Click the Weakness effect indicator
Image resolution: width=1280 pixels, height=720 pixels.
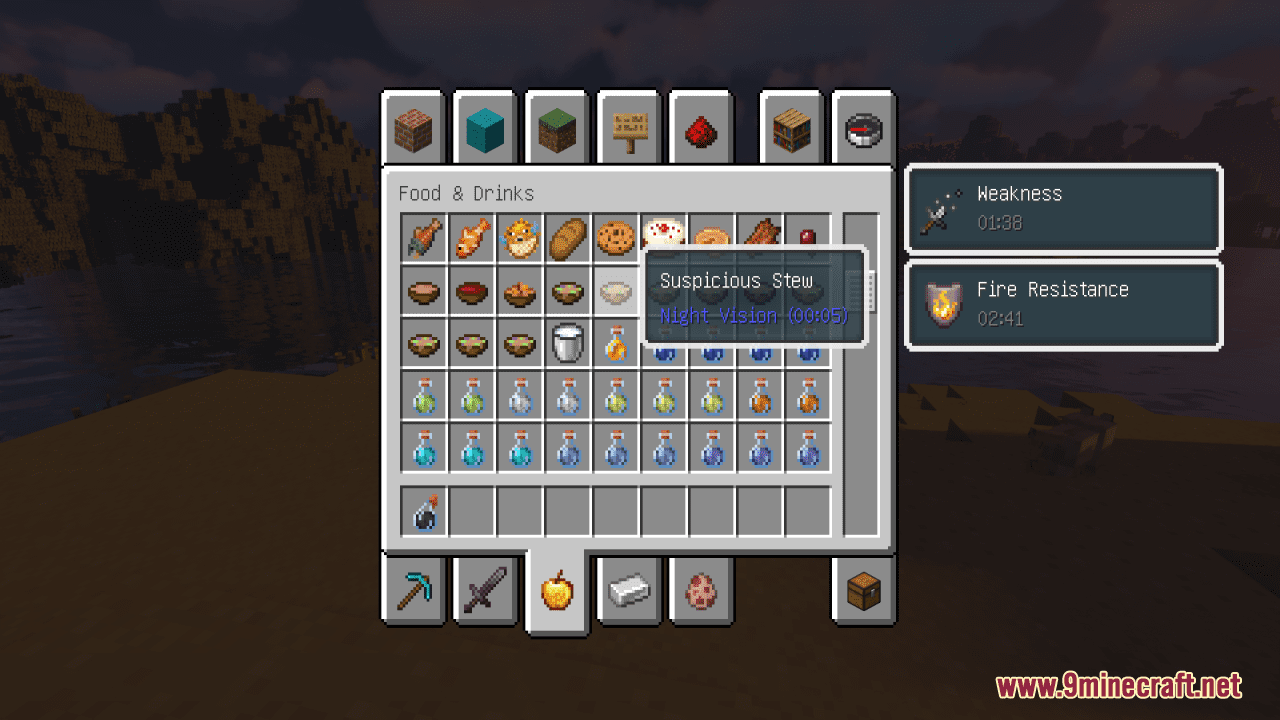pyautogui.click(x=1063, y=209)
